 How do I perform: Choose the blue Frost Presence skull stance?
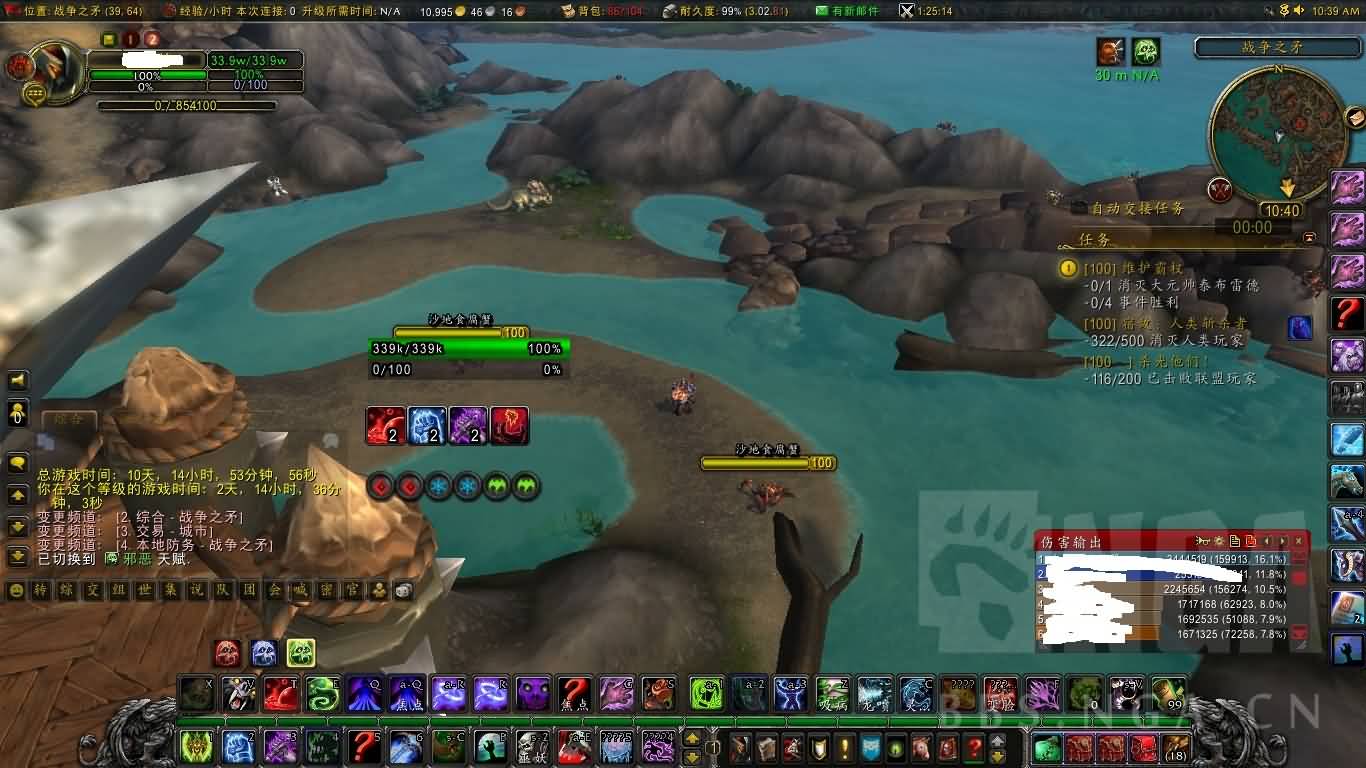point(264,653)
